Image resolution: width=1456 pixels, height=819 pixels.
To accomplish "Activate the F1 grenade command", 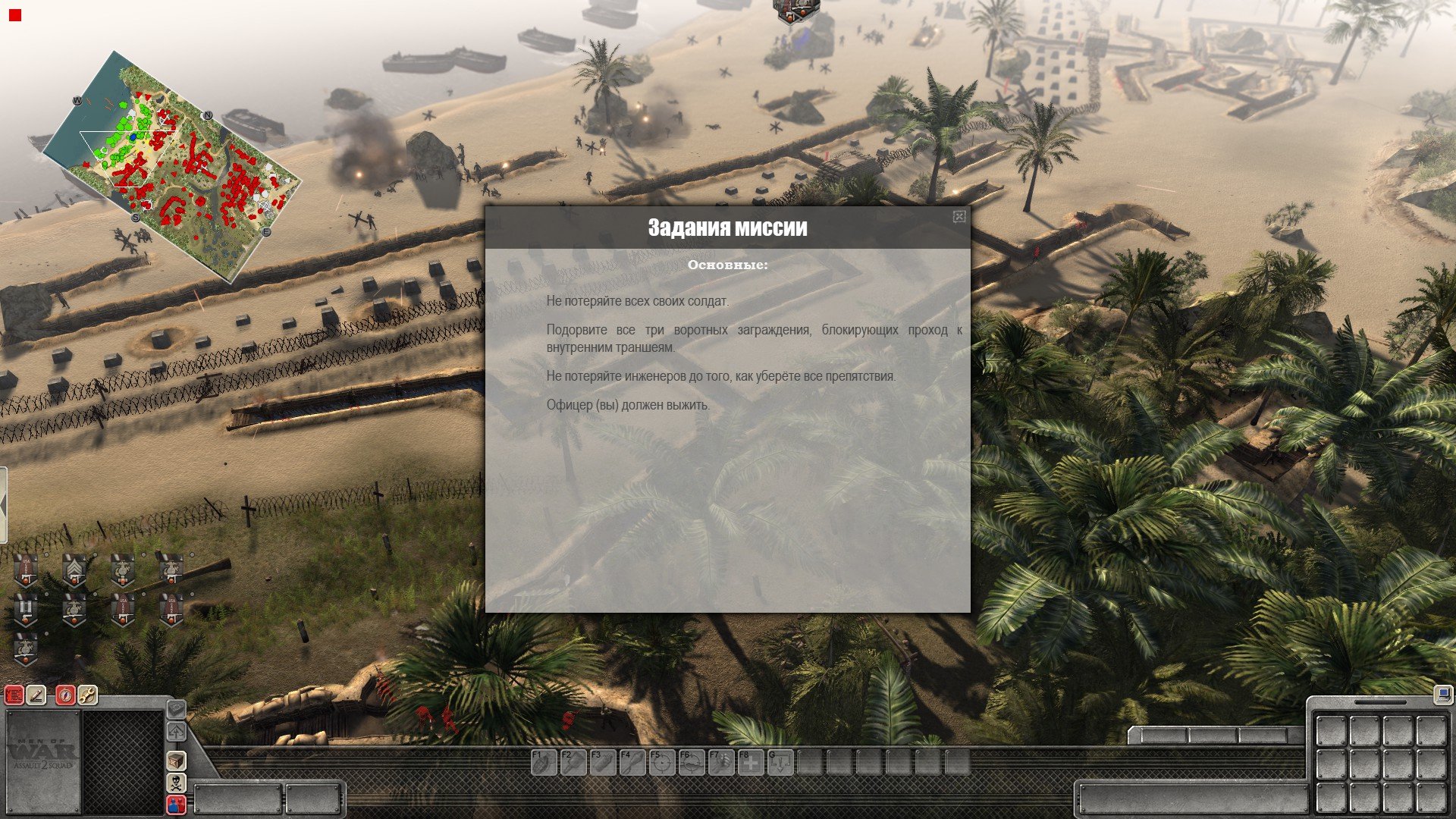I will pos(543,762).
